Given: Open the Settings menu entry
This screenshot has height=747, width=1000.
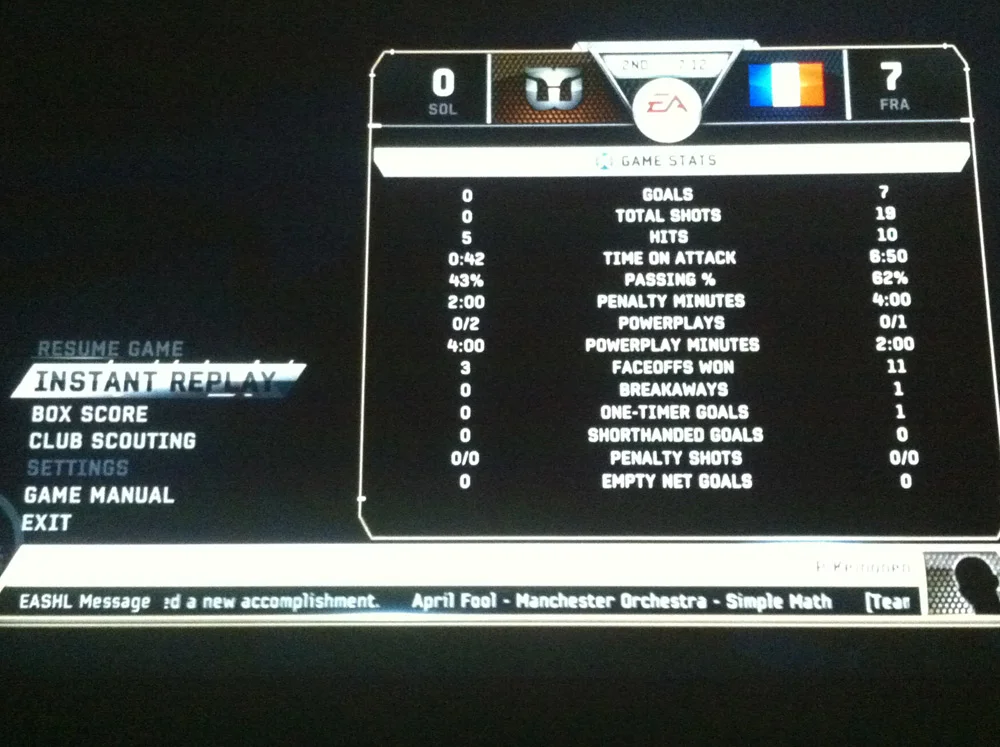Looking at the screenshot, I should tap(78, 468).
